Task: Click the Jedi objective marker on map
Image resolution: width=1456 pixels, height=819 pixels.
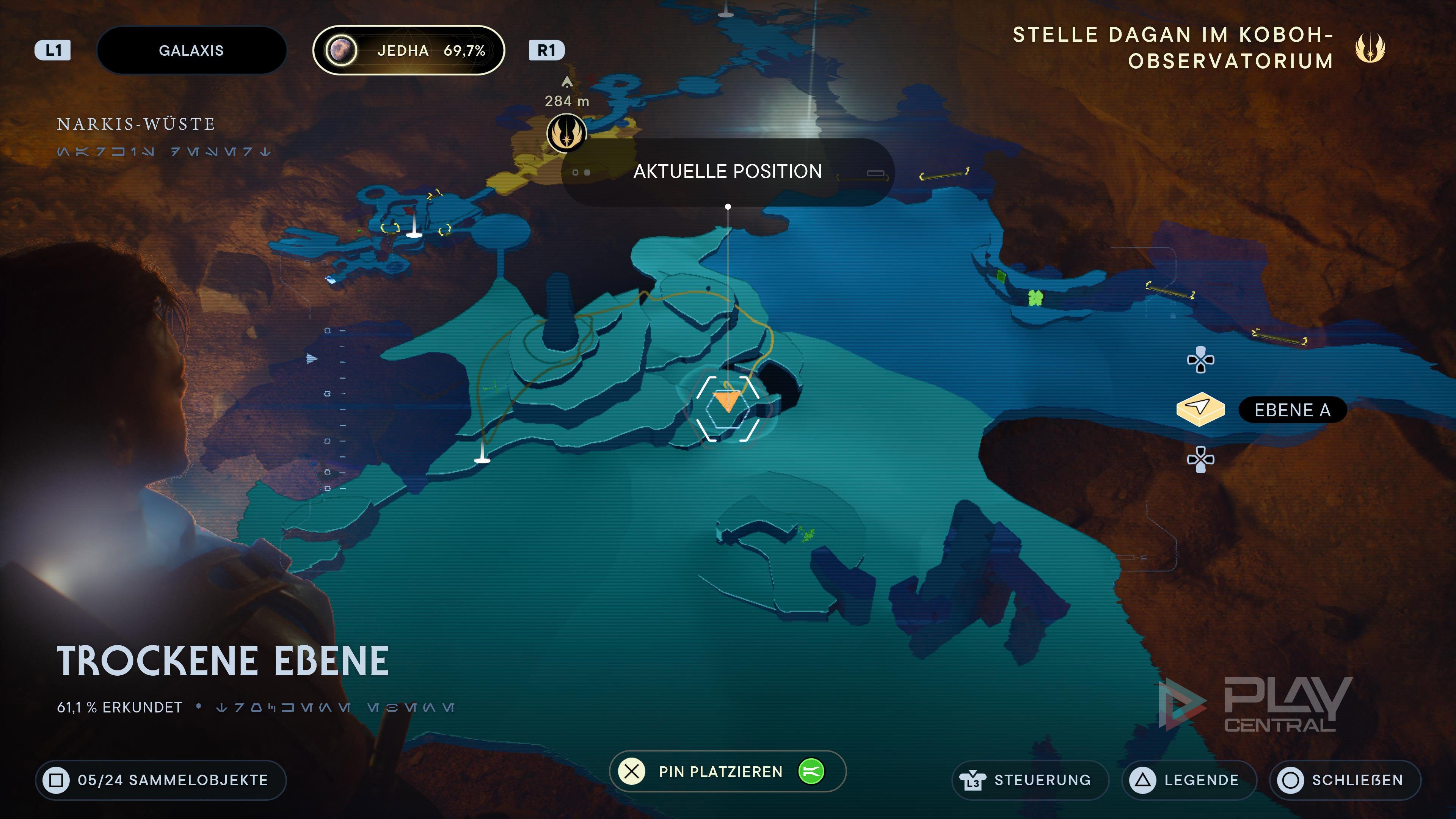Action: [x=566, y=133]
